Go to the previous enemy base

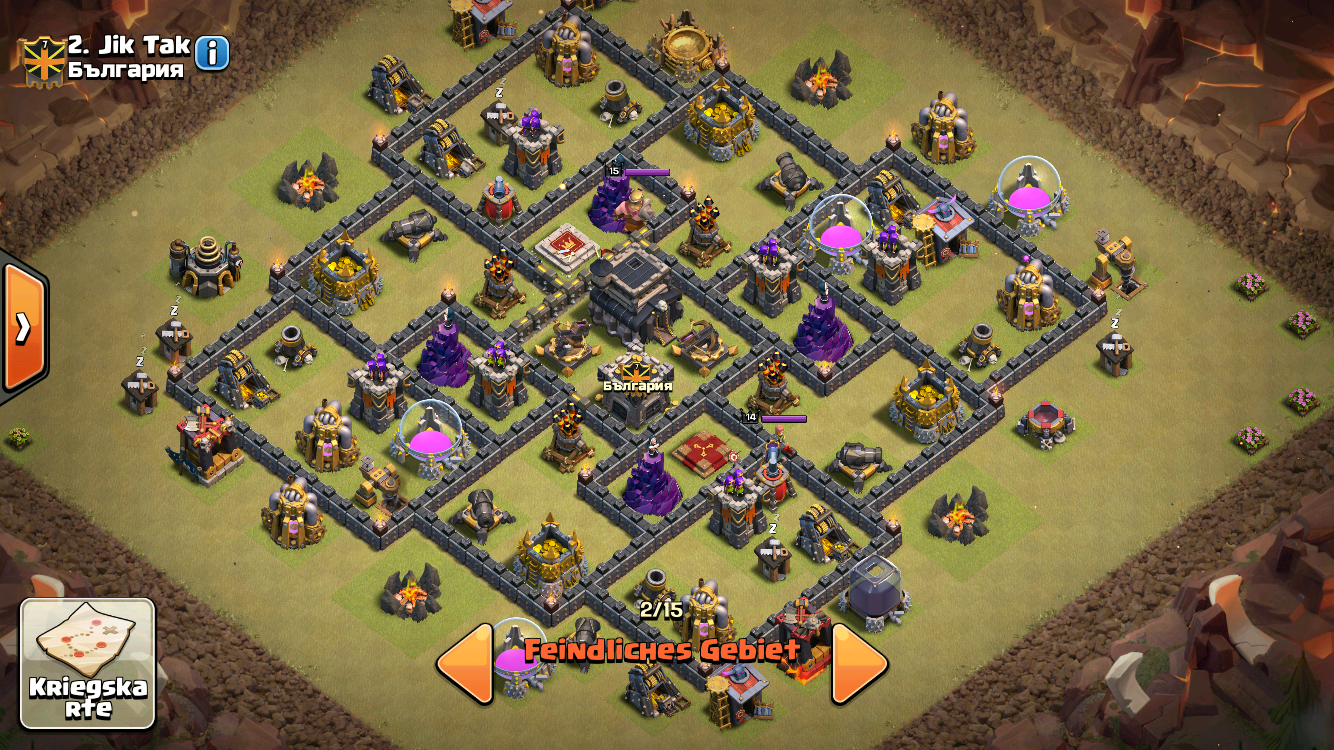466,663
